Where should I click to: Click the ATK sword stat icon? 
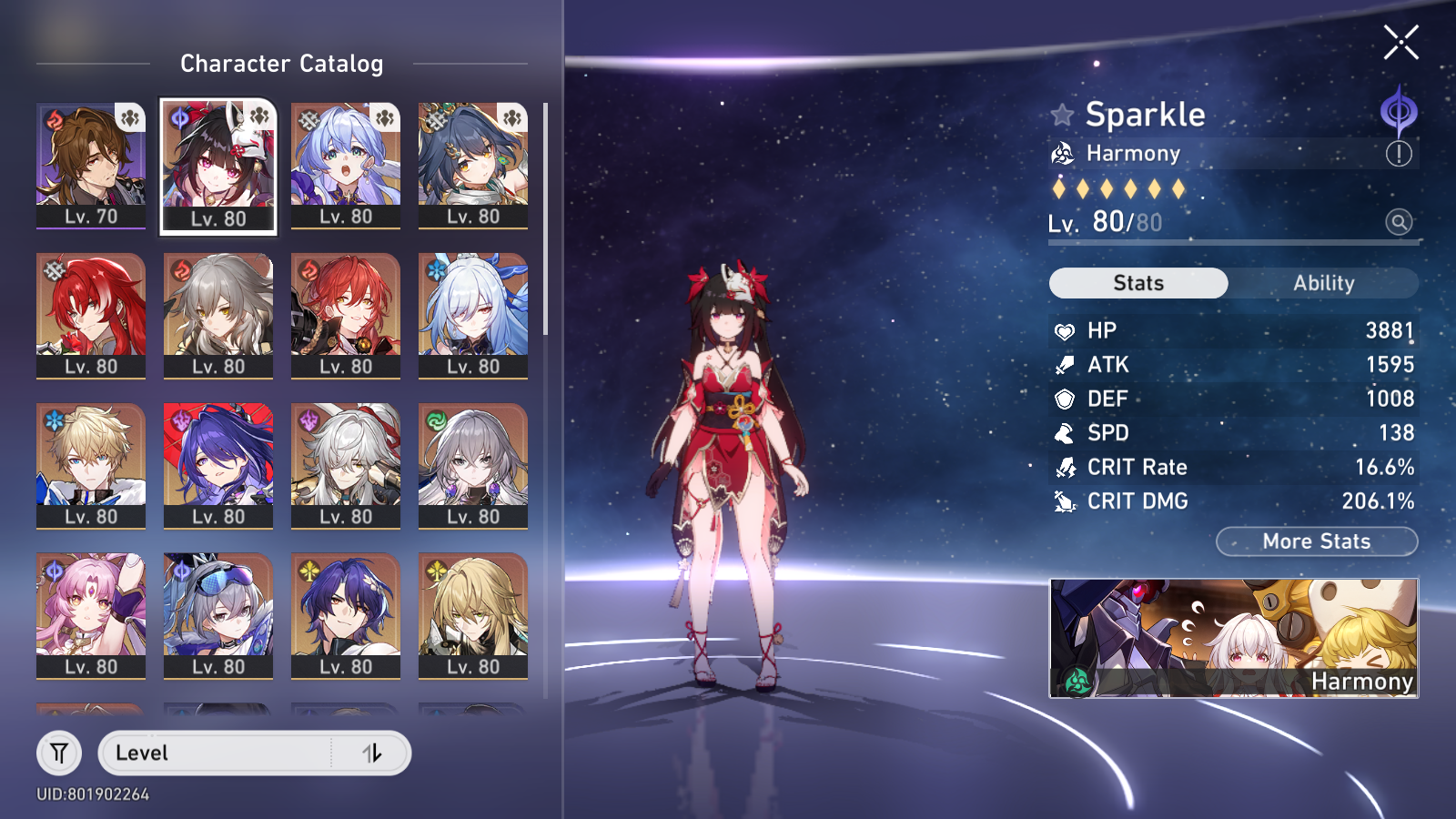point(1062,364)
